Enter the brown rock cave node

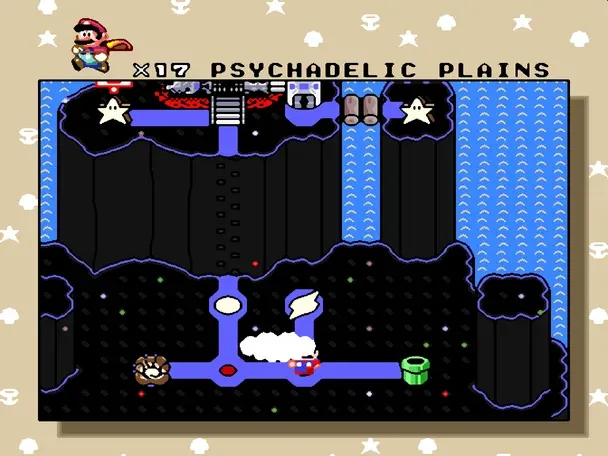pos(151,369)
